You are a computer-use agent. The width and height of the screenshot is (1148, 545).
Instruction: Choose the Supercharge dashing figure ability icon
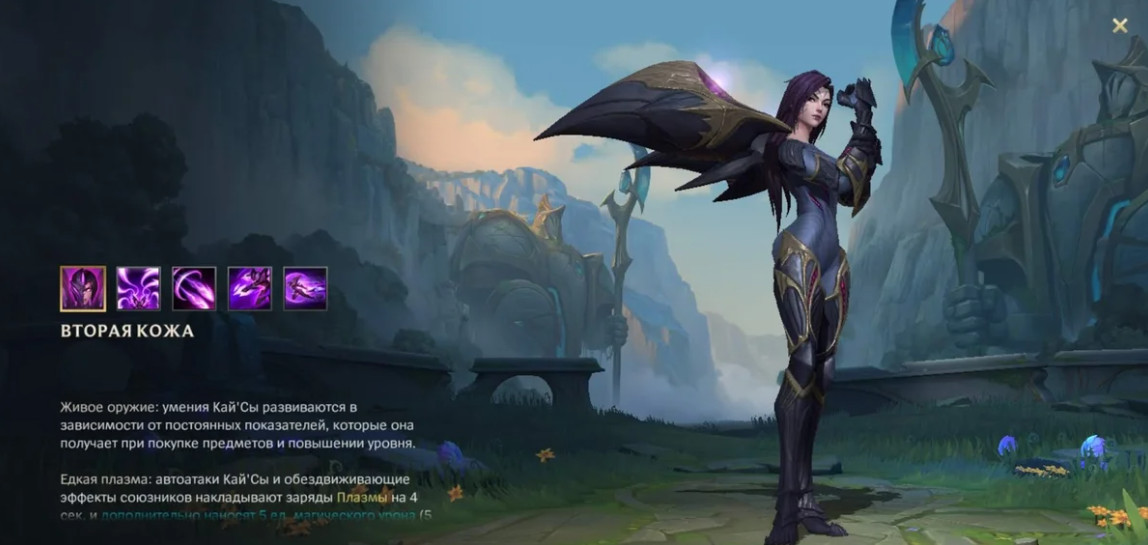(x=250, y=288)
